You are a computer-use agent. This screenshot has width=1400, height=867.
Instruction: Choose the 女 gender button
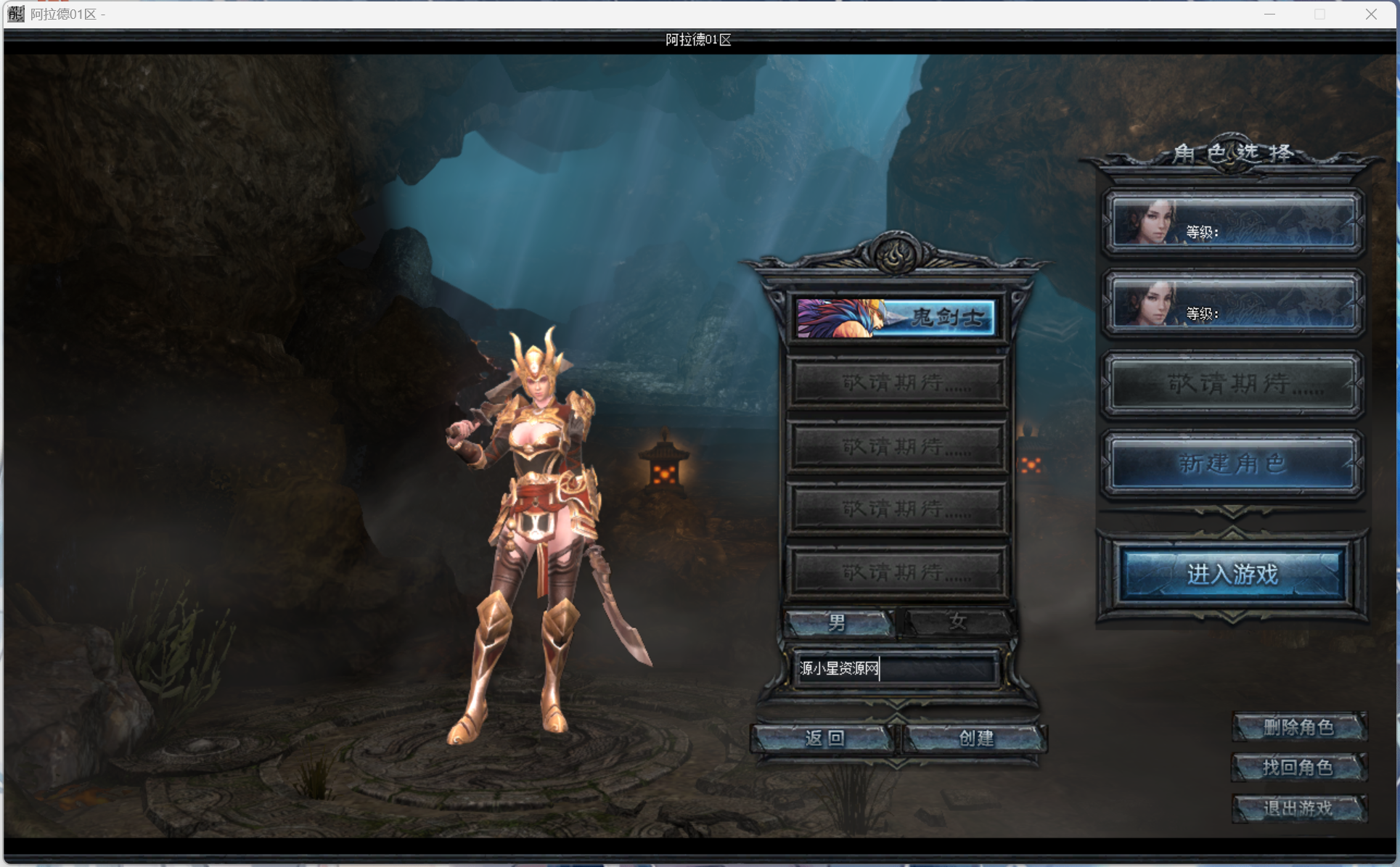click(957, 622)
